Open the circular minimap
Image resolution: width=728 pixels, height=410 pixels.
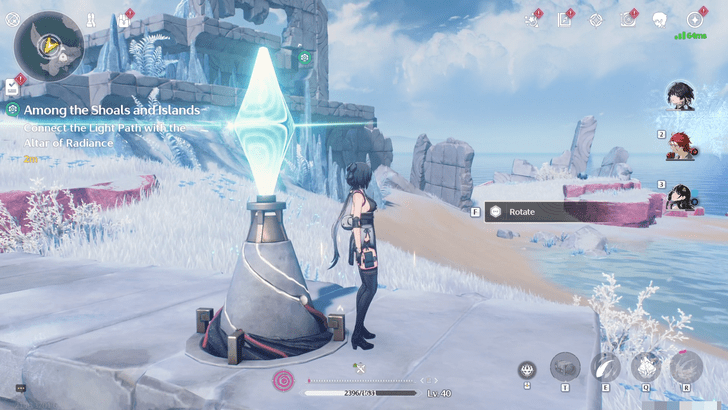tap(48, 47)
